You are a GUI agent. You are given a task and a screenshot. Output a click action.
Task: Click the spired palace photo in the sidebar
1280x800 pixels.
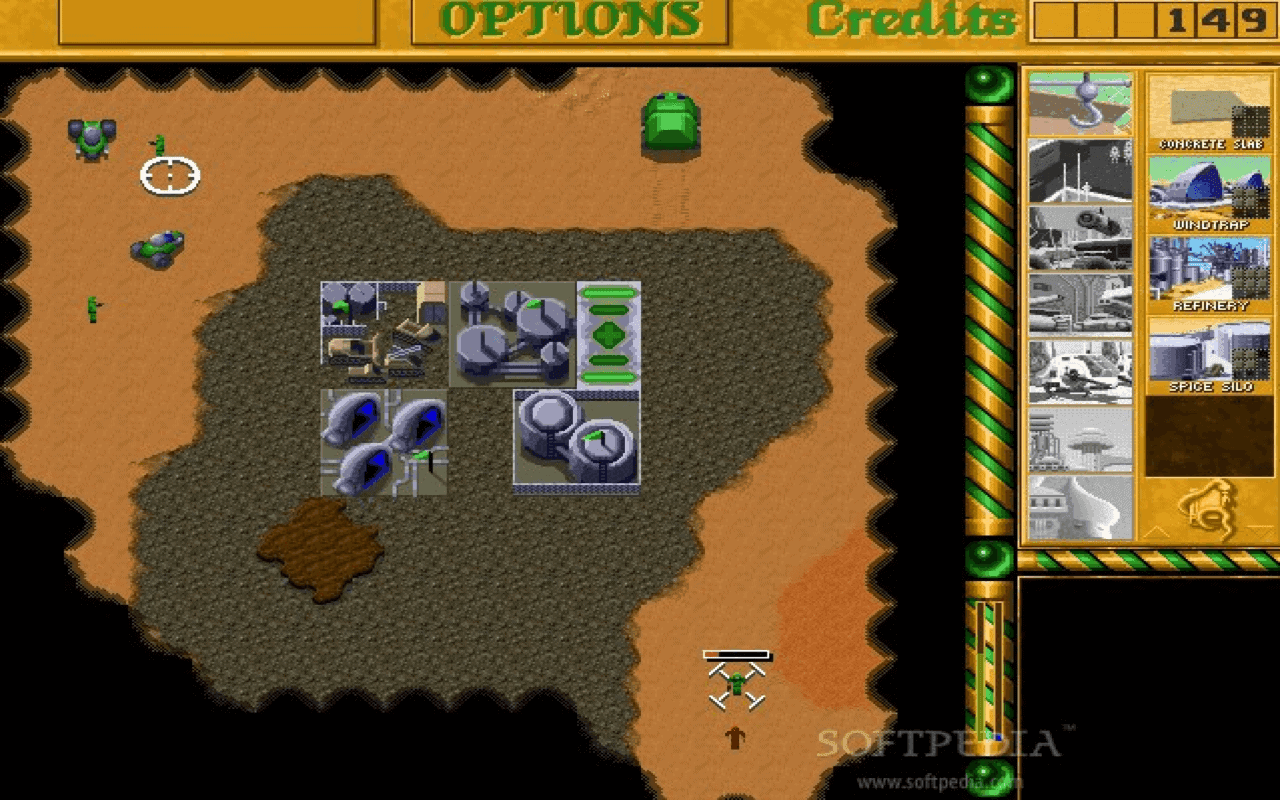1083,437
